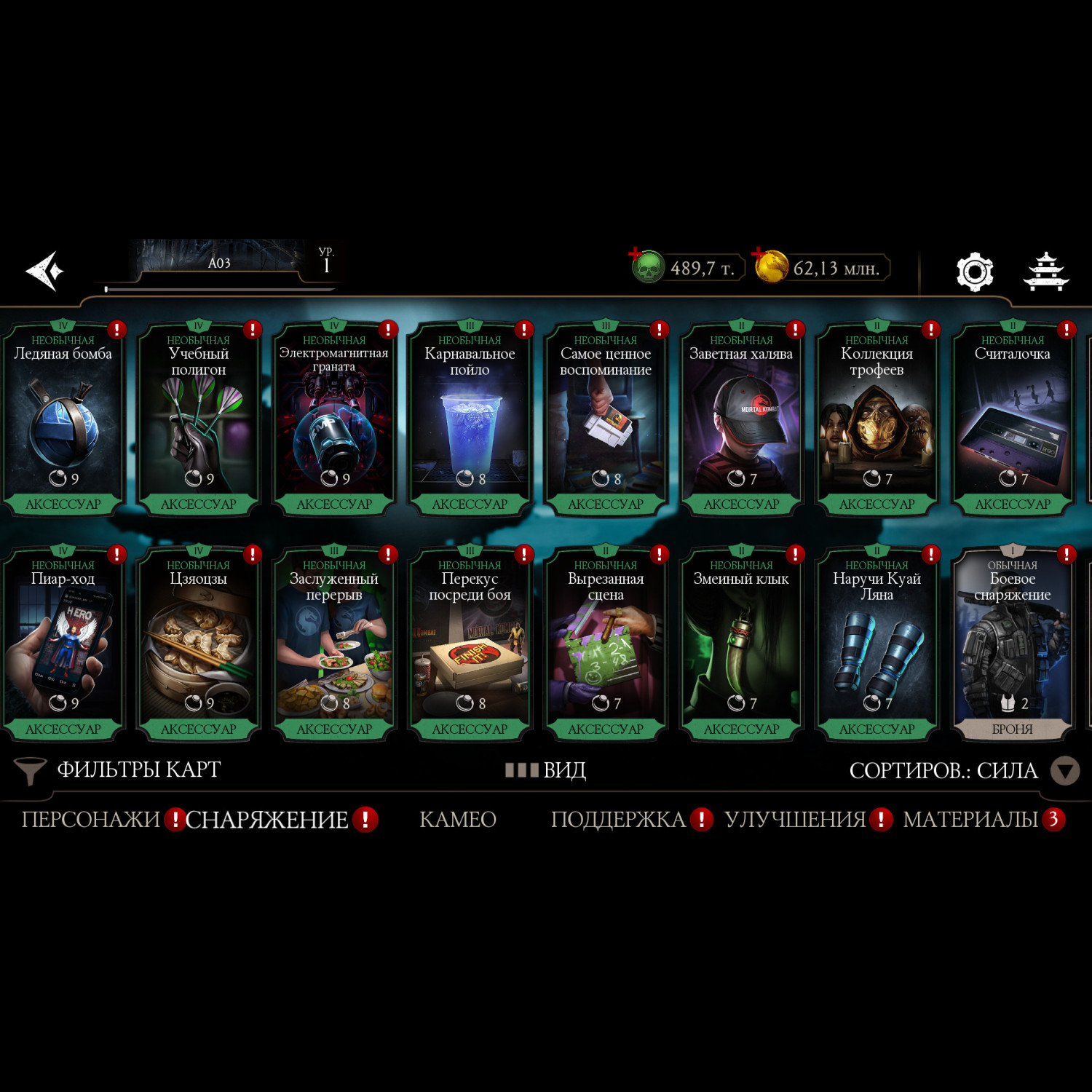Viewport: 1092px width, 1092px height.
Task: Select the Змеиный клык card
Action: pyautogui.click(x=741, y=644)
